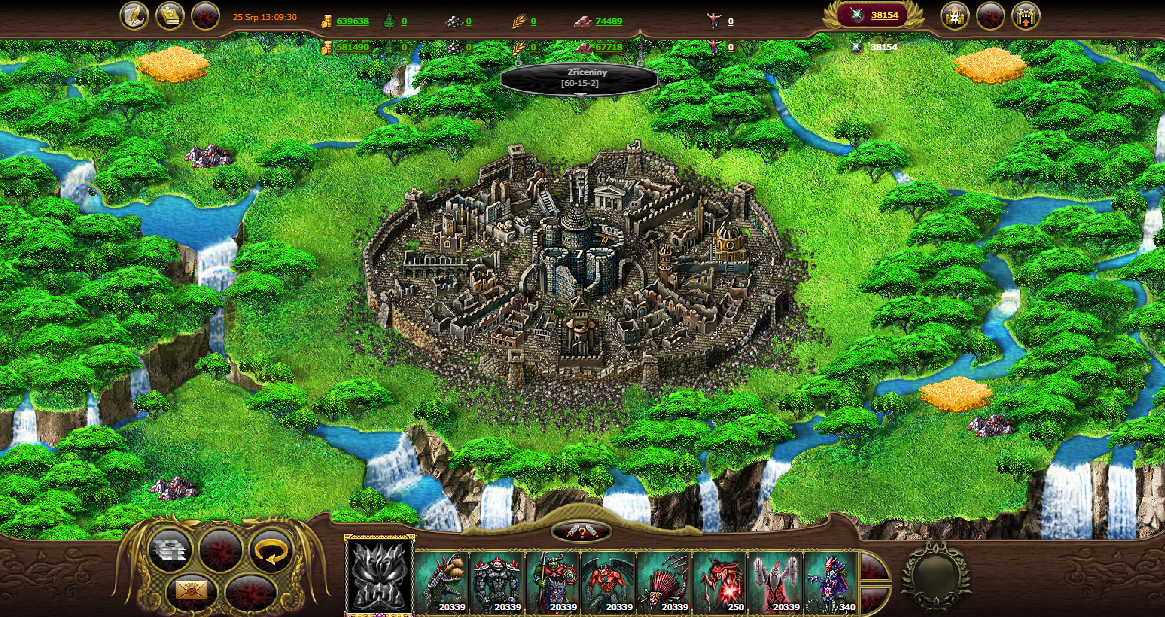This screenshot has width=1165, height=617.
Task: Click the Zříceniny location label
Action: point(579,78)
